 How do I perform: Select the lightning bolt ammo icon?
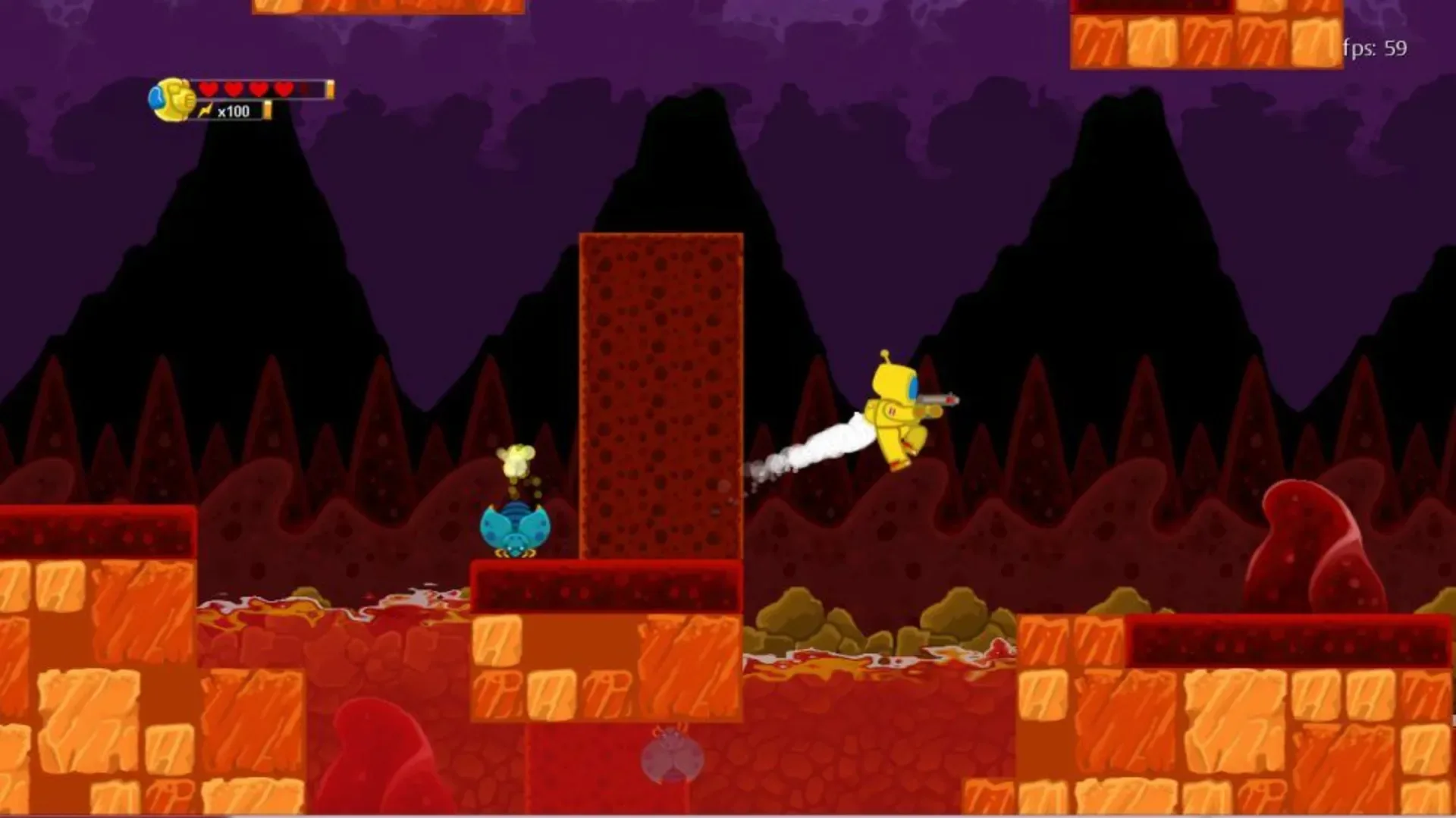[x=203, y=111]
